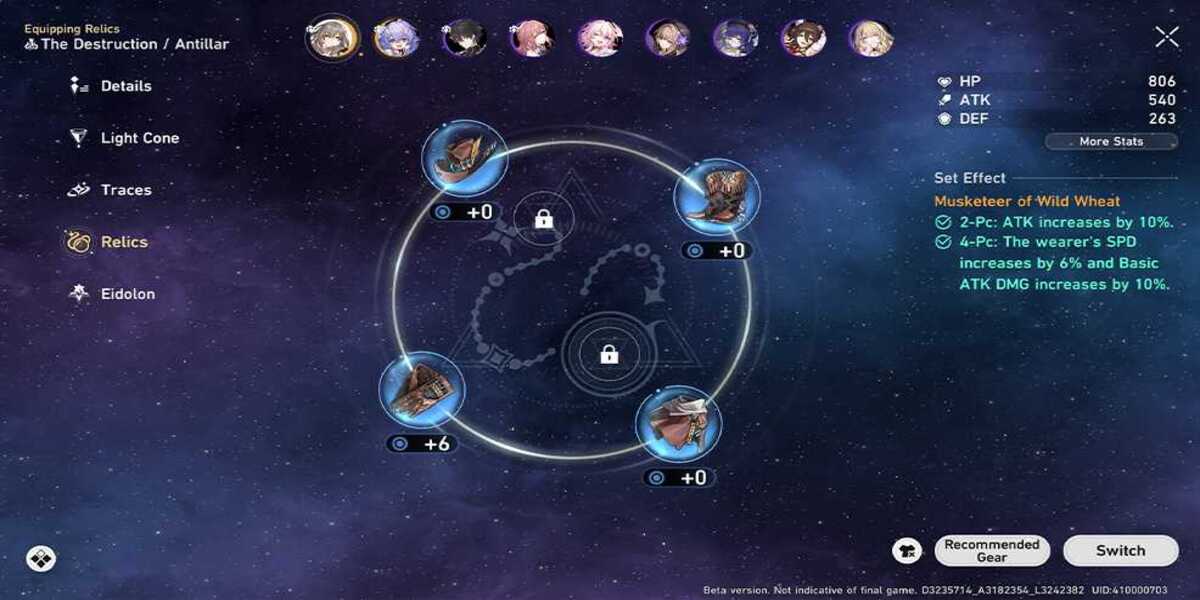Select the Musketeer hat relic slot
The width and height of the screenshot is (1200, 600).
464,157
